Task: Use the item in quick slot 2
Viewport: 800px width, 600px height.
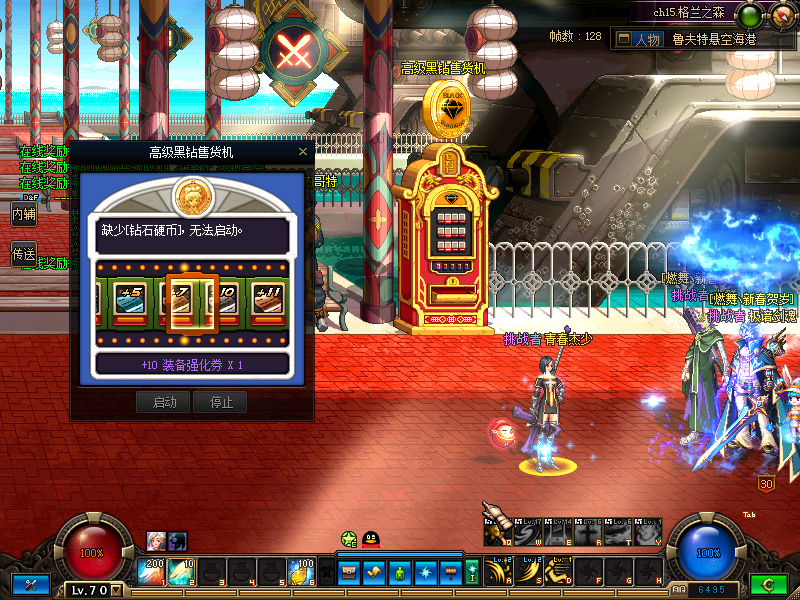Action: 183,572
